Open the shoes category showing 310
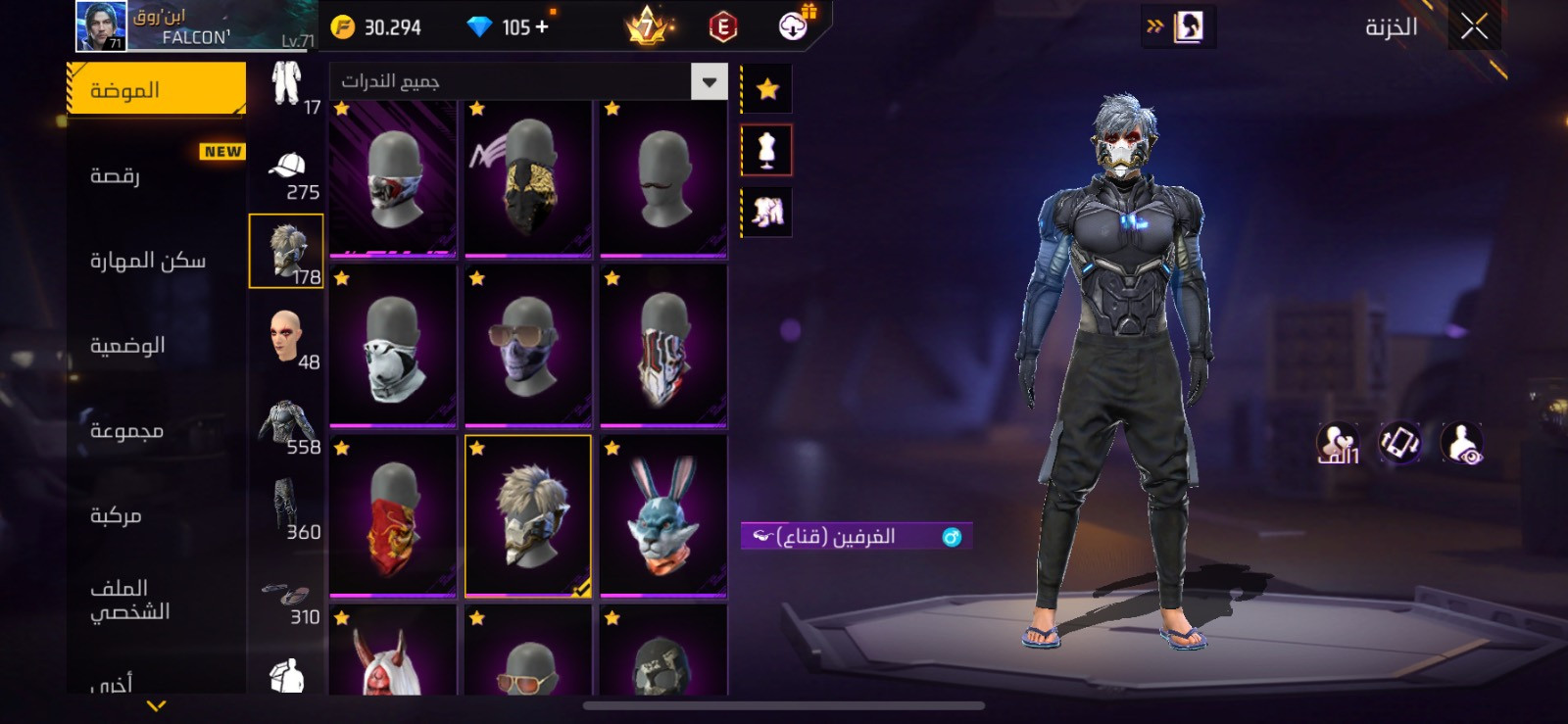This screenshot has width=1568, height=724. [286, 598]
